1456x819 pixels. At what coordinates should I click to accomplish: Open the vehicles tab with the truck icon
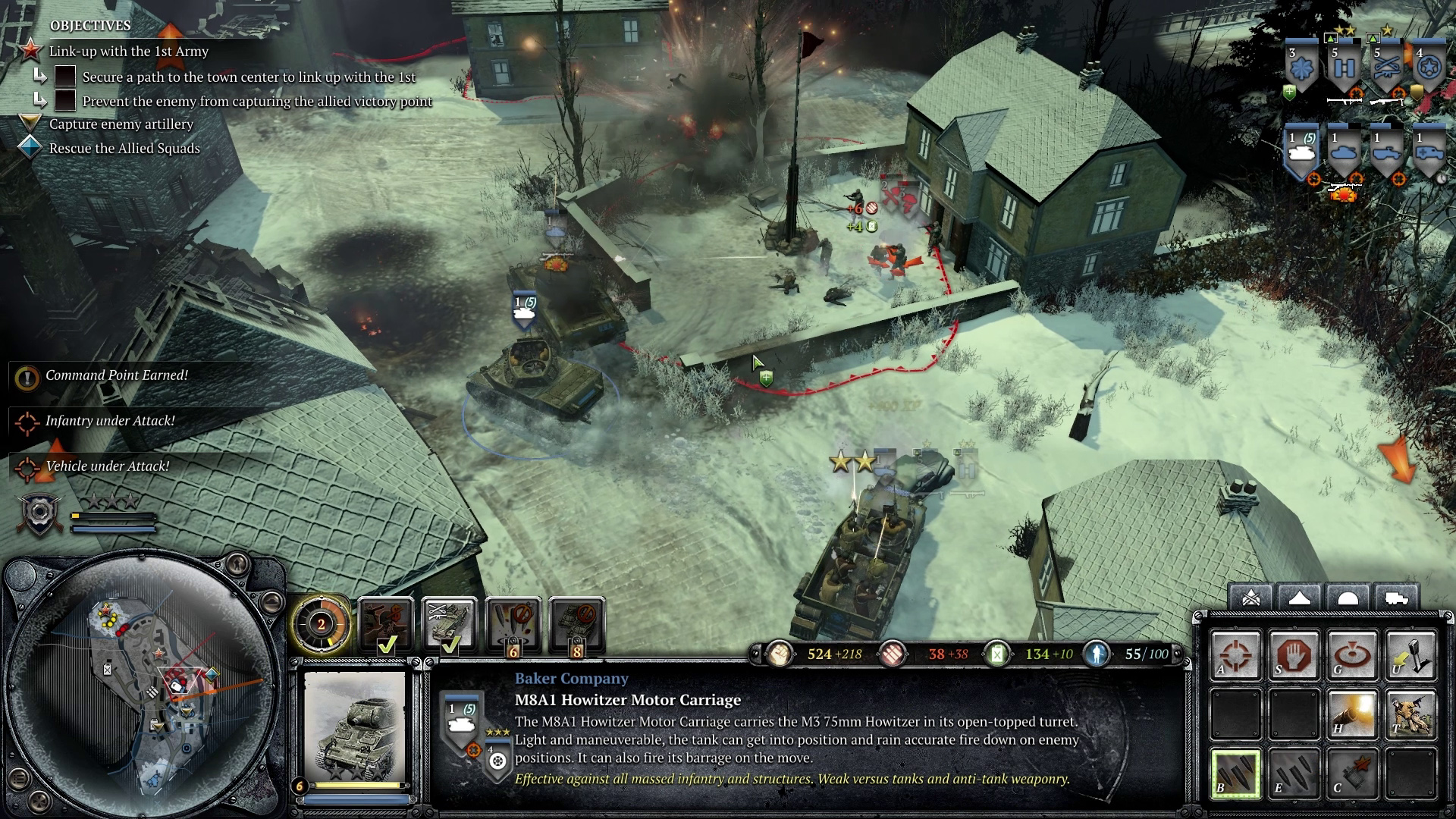click(x=1395, y=598)
